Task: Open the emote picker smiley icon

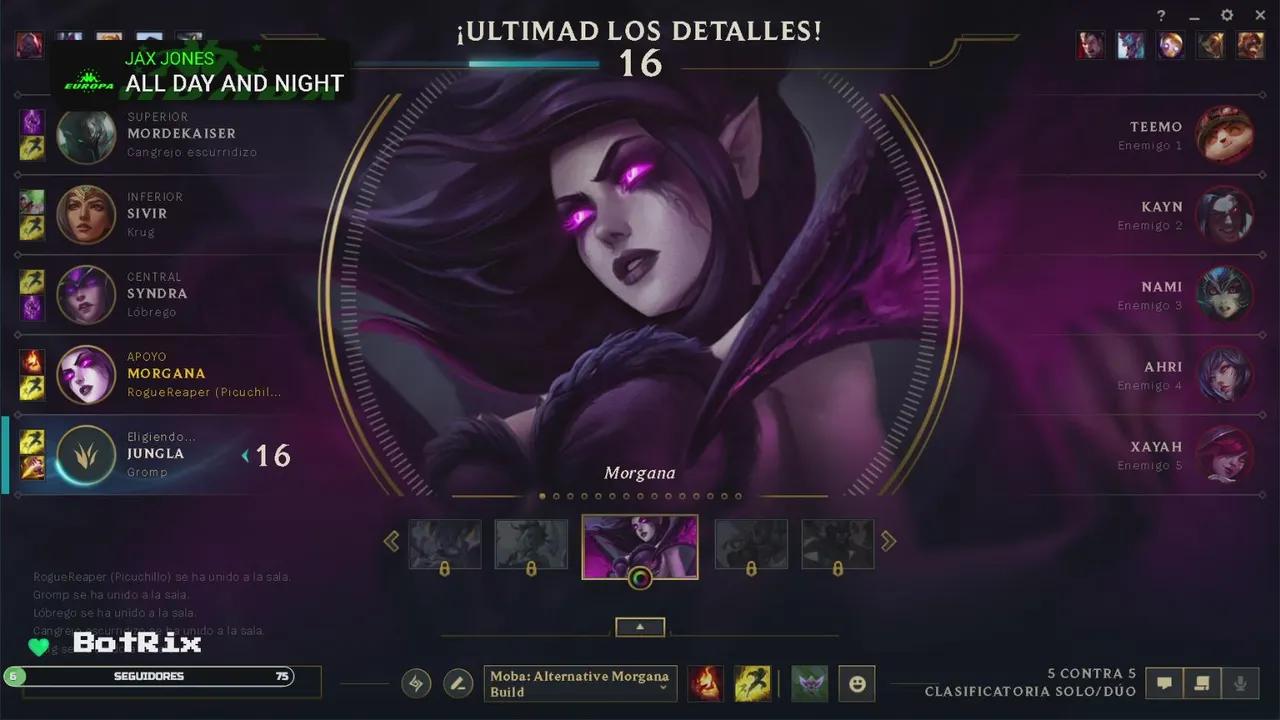Action: click(857, 683)
